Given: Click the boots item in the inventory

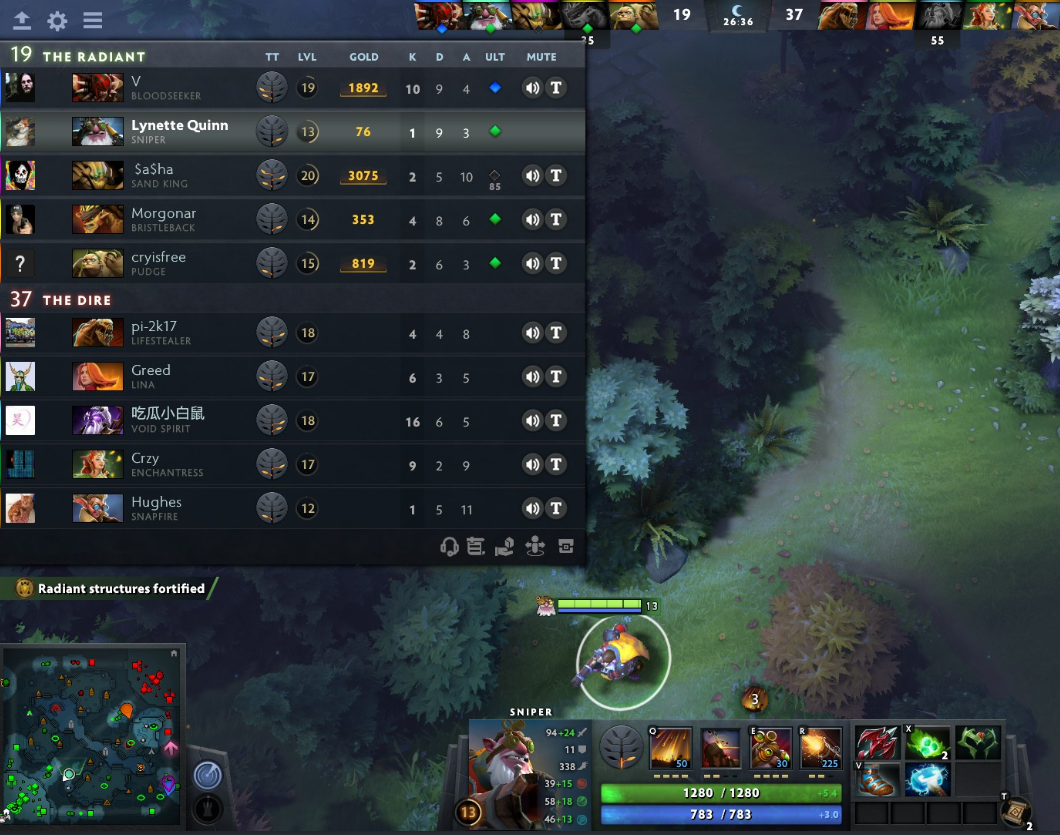Looking at the screenshot, I should click(x=878, y=779).
